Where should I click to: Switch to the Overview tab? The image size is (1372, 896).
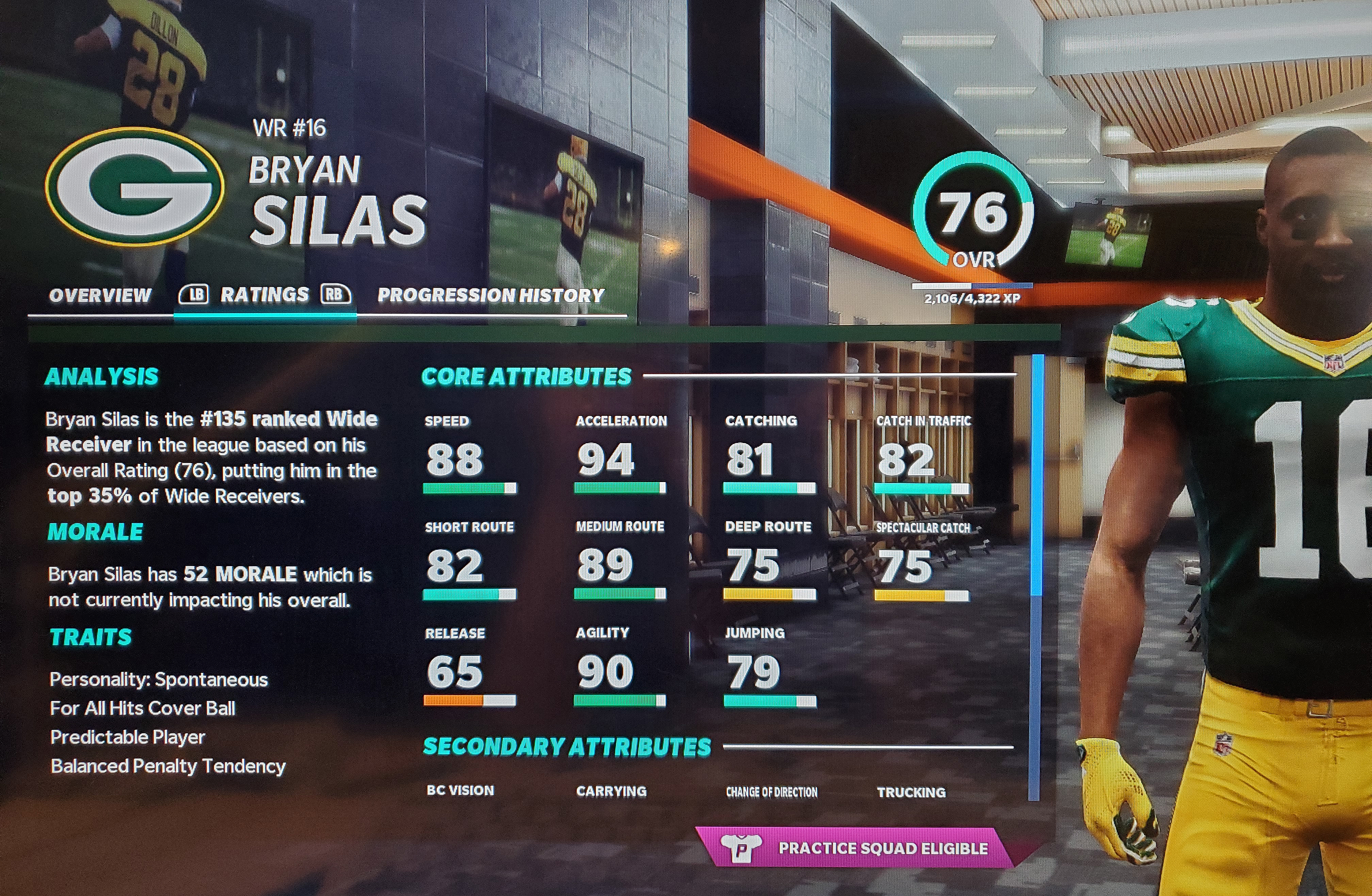click(100, 296)
